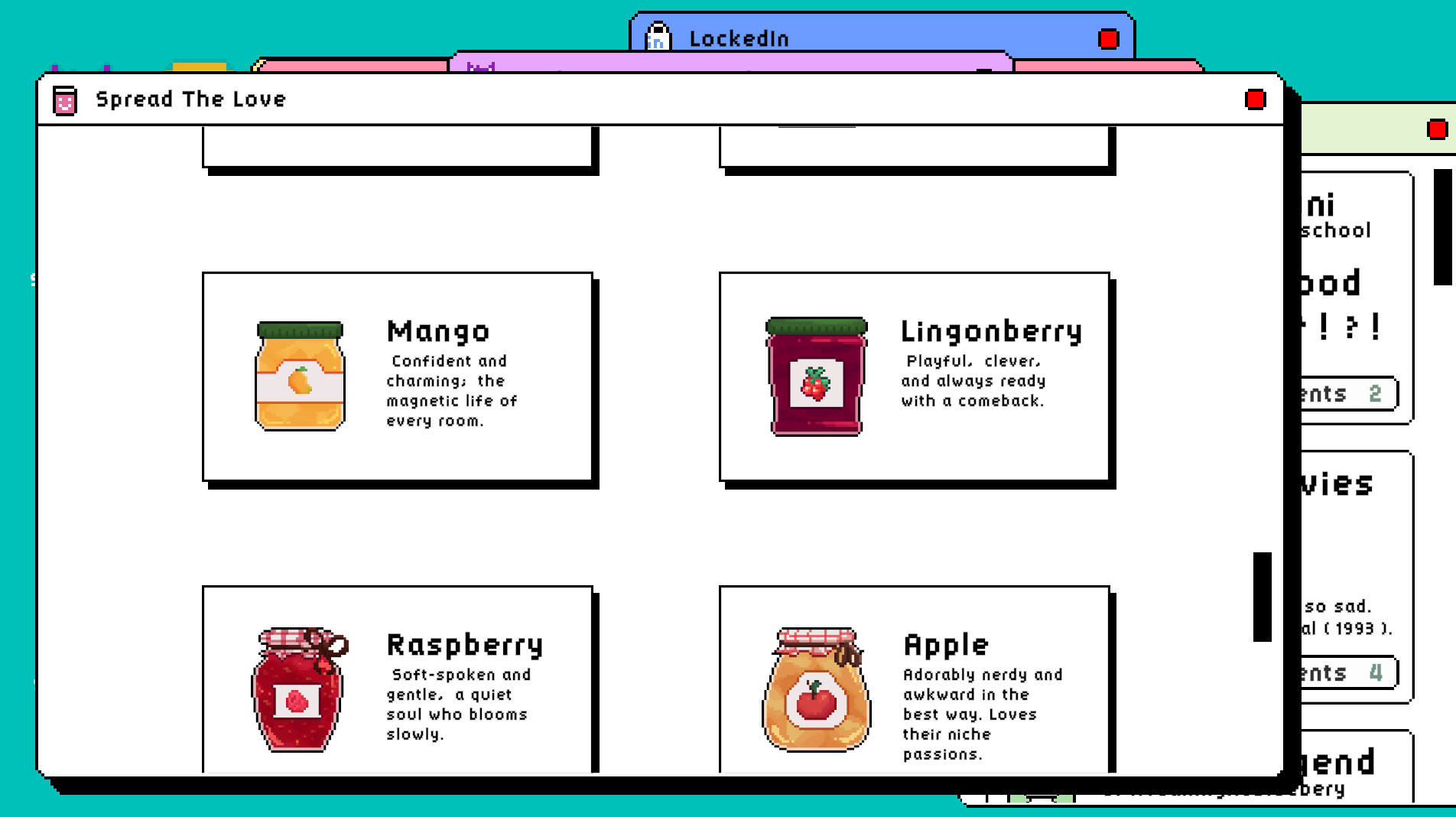Click the jam jar icon in the title bar

[65, 99]
